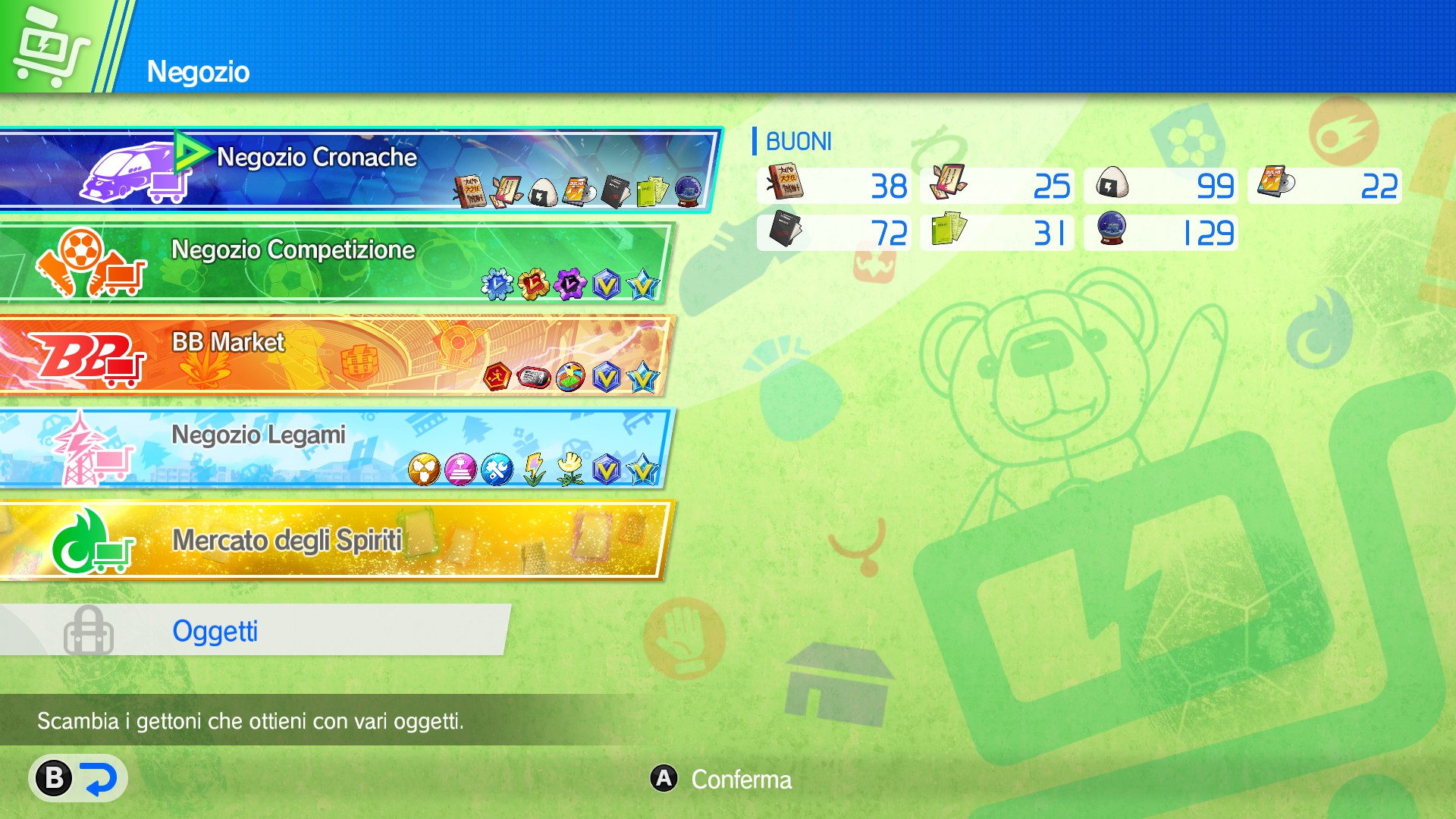The image size is (1456, 819).
Task: Select the V star token on Negozio Competizione
Action: pos(643,282)
